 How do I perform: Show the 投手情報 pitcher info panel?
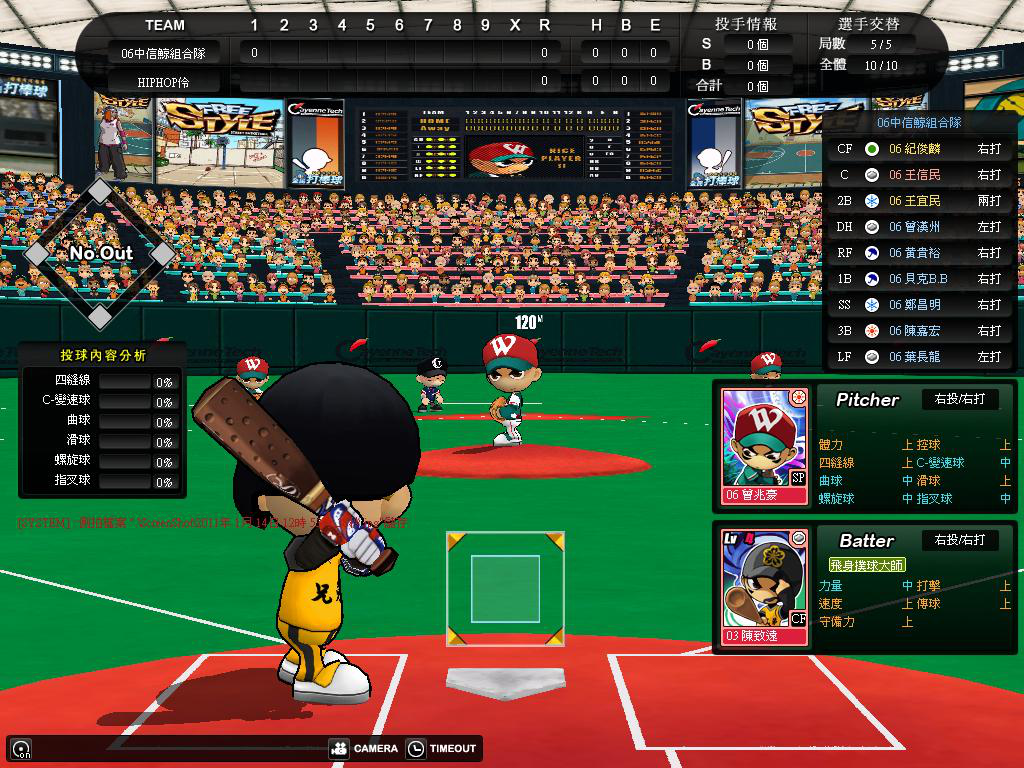[746, 24]
